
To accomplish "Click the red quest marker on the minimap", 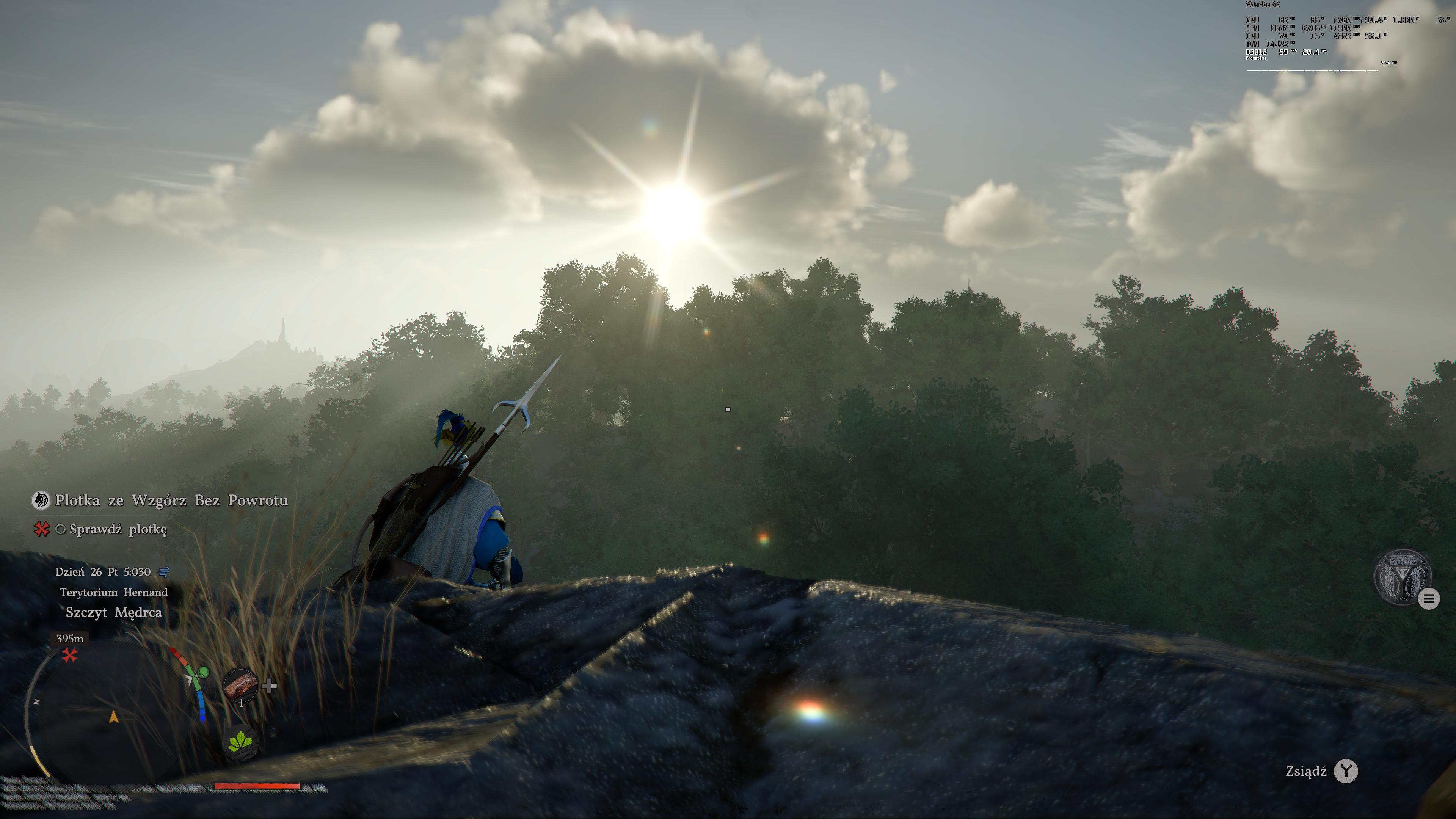I will coord(70,655).
